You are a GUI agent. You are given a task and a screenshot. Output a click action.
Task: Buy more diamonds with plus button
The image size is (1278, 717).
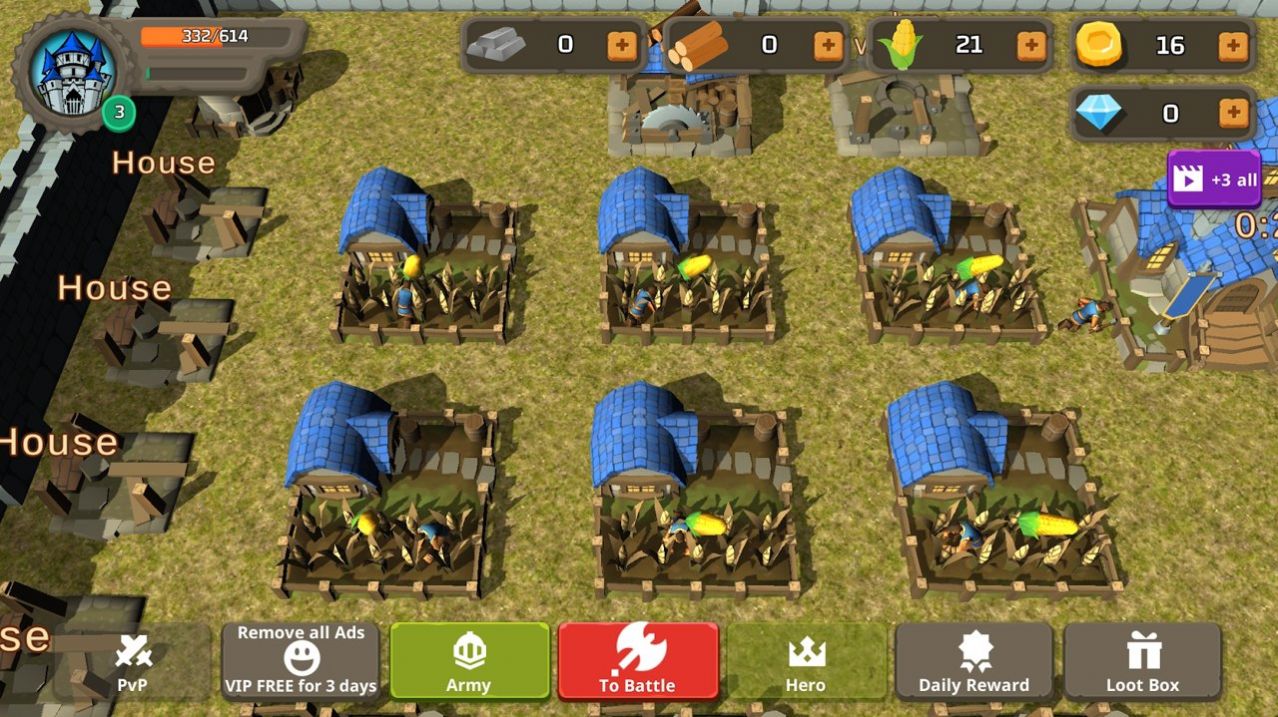click(1234, 113)
